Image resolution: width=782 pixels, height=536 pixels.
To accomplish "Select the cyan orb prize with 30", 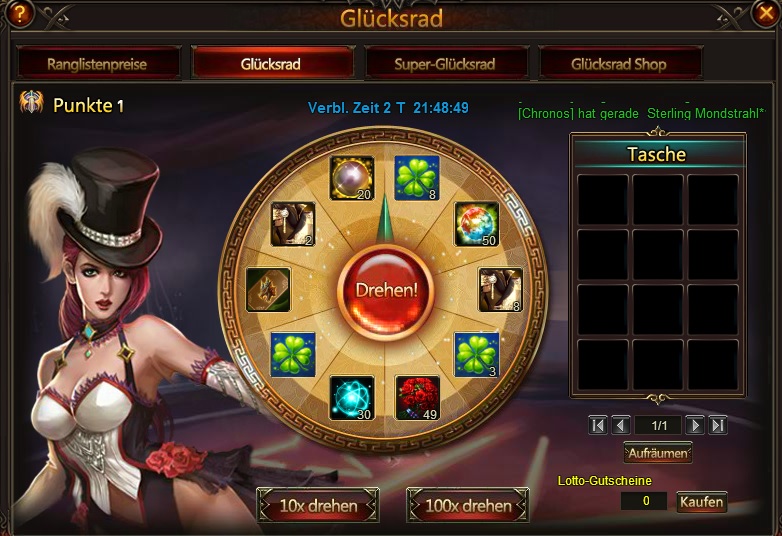I will click(352, 397).
